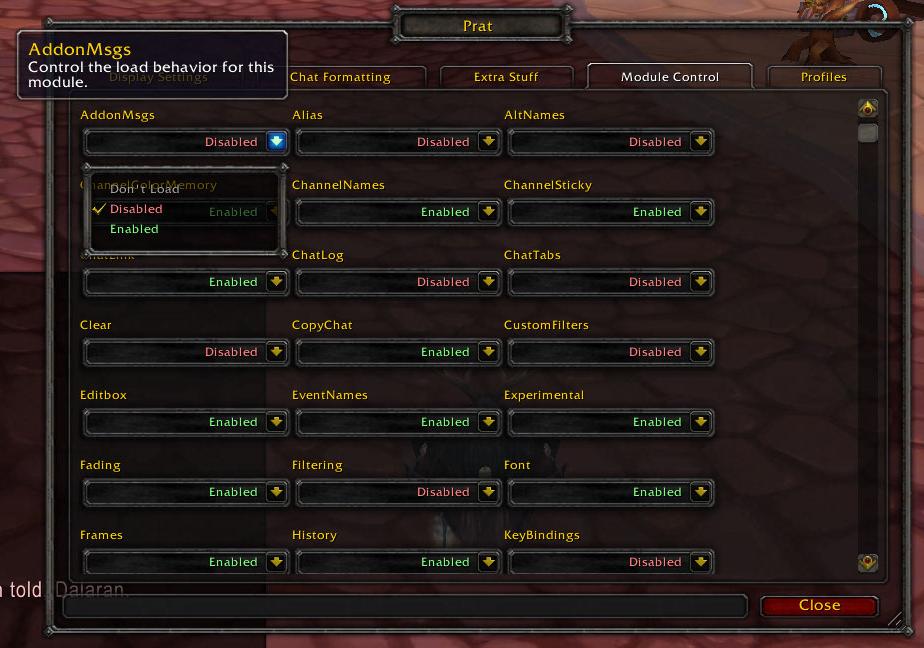Viewport: 924px width, 648px height.
Task: Collapse the AddonMsgs dropdown with its blue arrow
Action: [x=276, y=142]
